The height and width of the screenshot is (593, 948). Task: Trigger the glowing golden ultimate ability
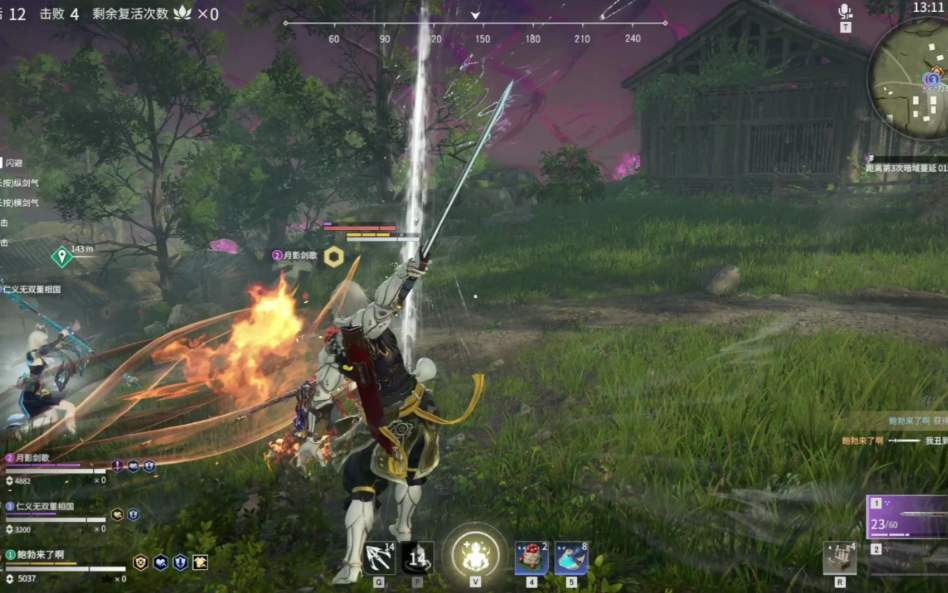[x=472, y=553]
